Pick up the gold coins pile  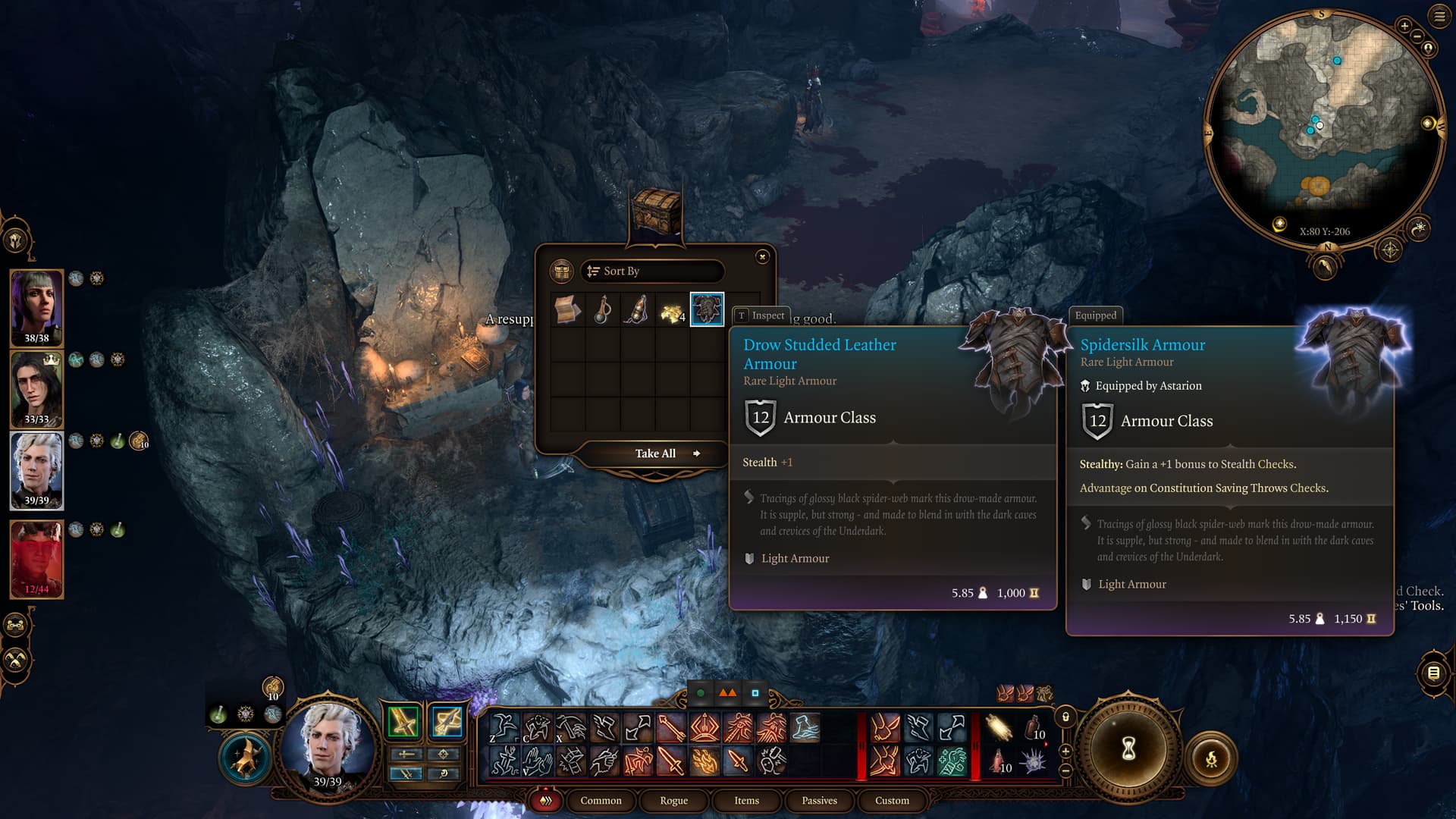pos(672,311)
